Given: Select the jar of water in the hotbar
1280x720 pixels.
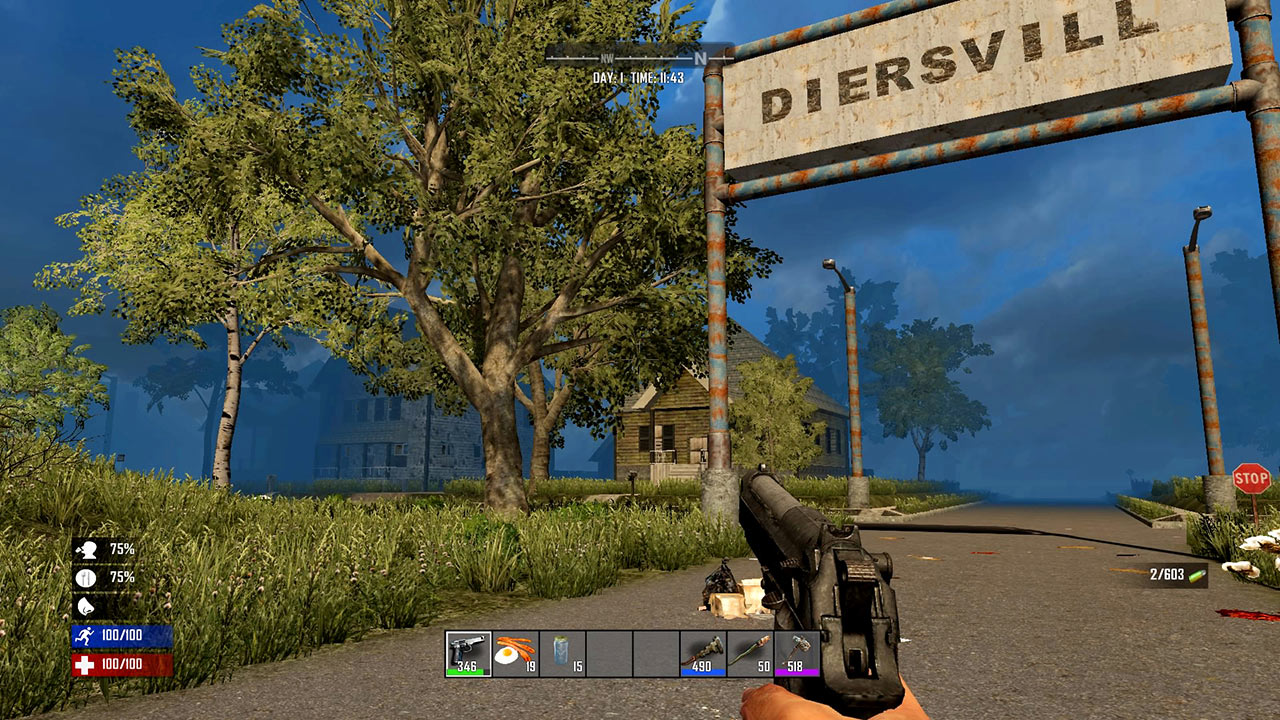Looking at the screenshot, I should point(560,652).
